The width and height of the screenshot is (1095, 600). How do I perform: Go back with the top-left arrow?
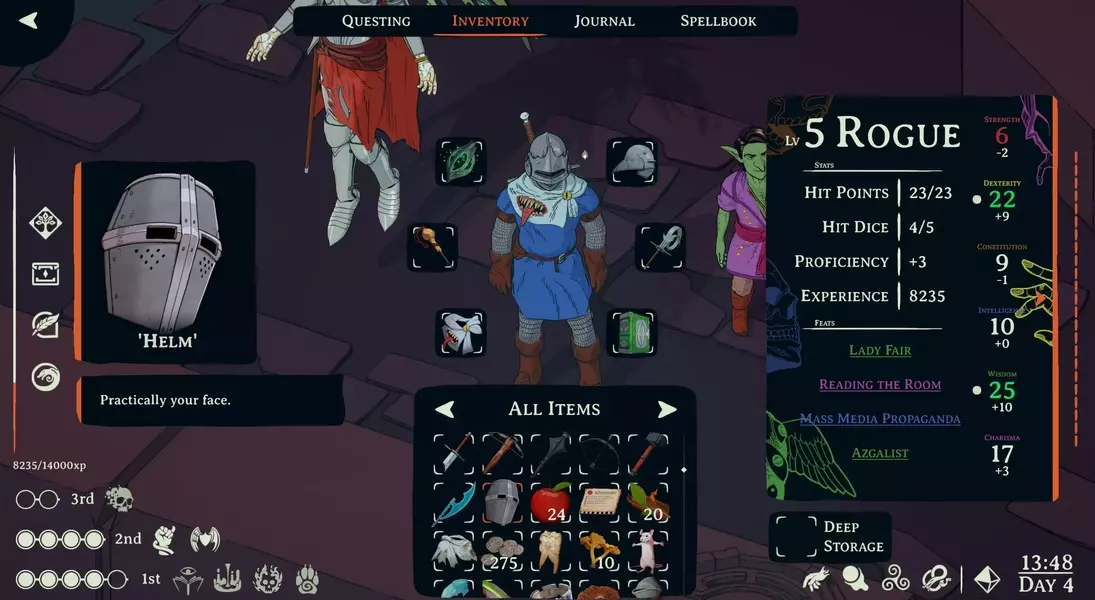tap(28, 20)
